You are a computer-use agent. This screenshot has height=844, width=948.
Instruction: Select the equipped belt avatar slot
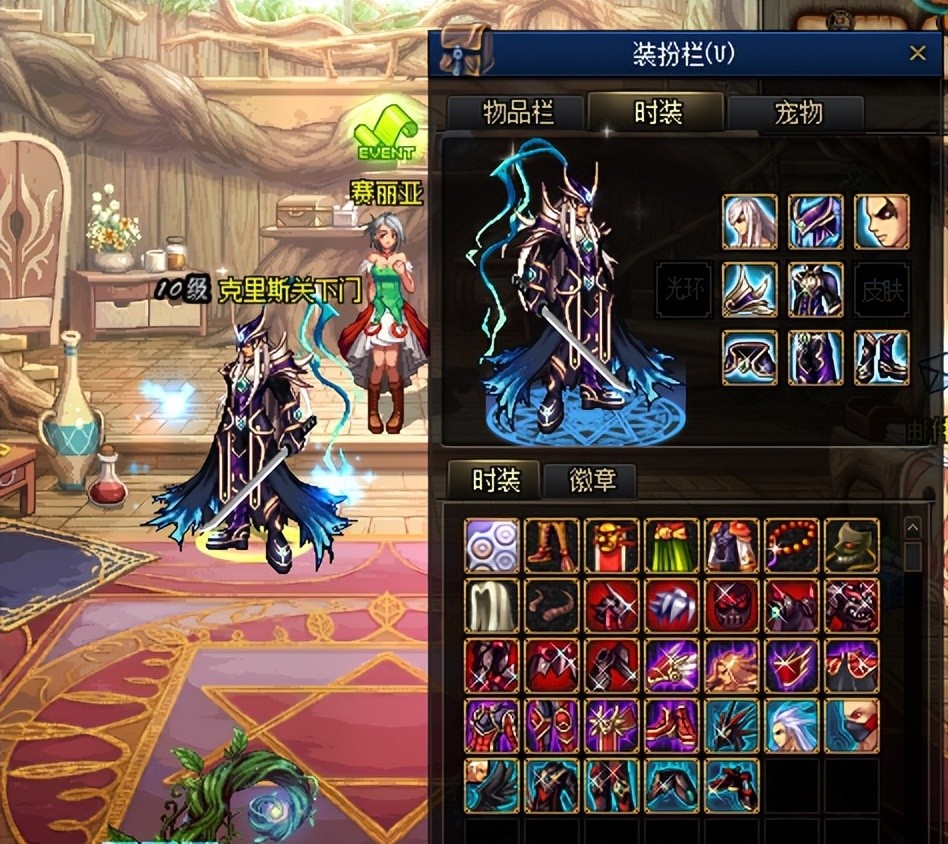point(749,357)
